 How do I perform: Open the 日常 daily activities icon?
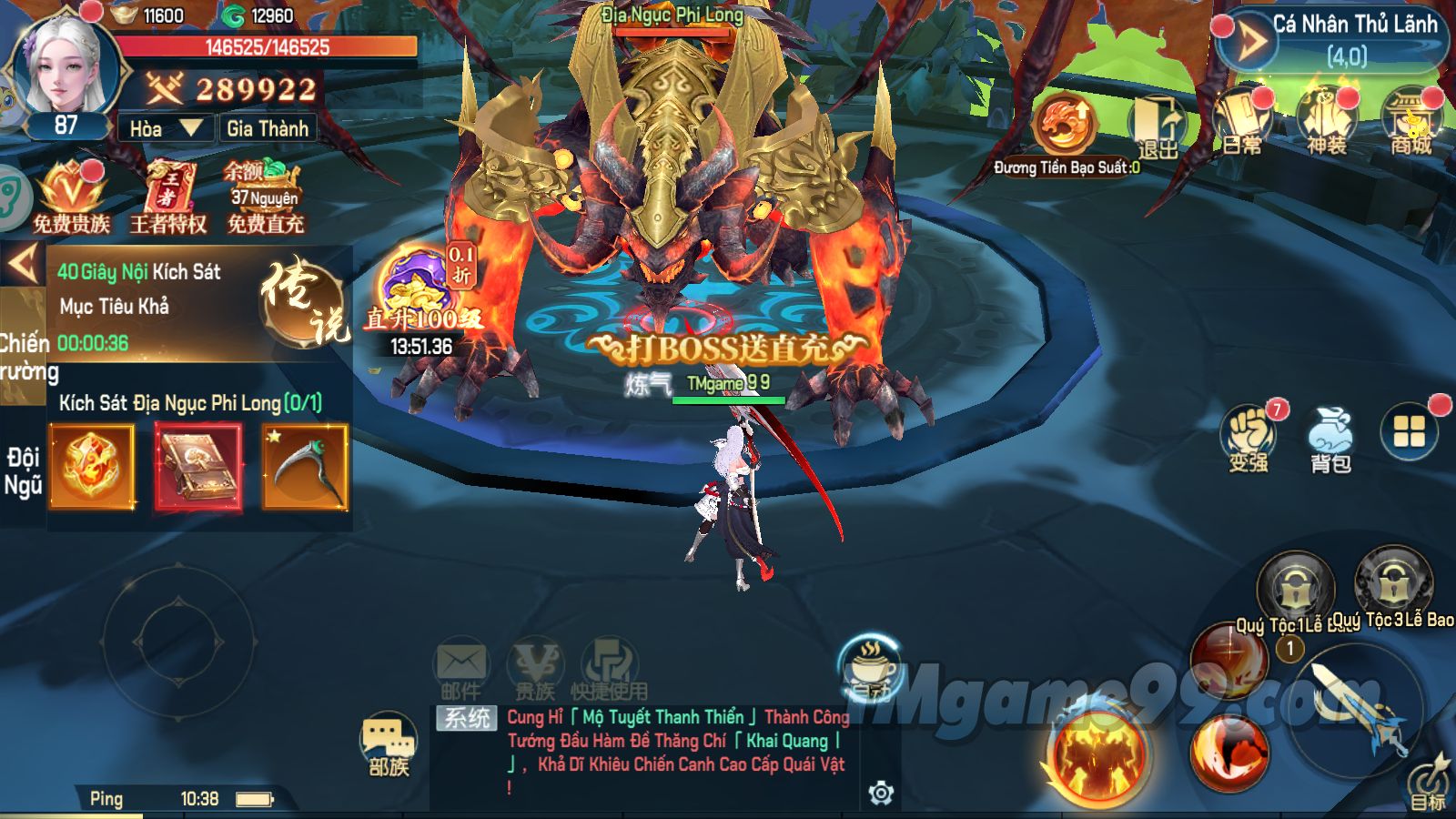[1242, 123]
